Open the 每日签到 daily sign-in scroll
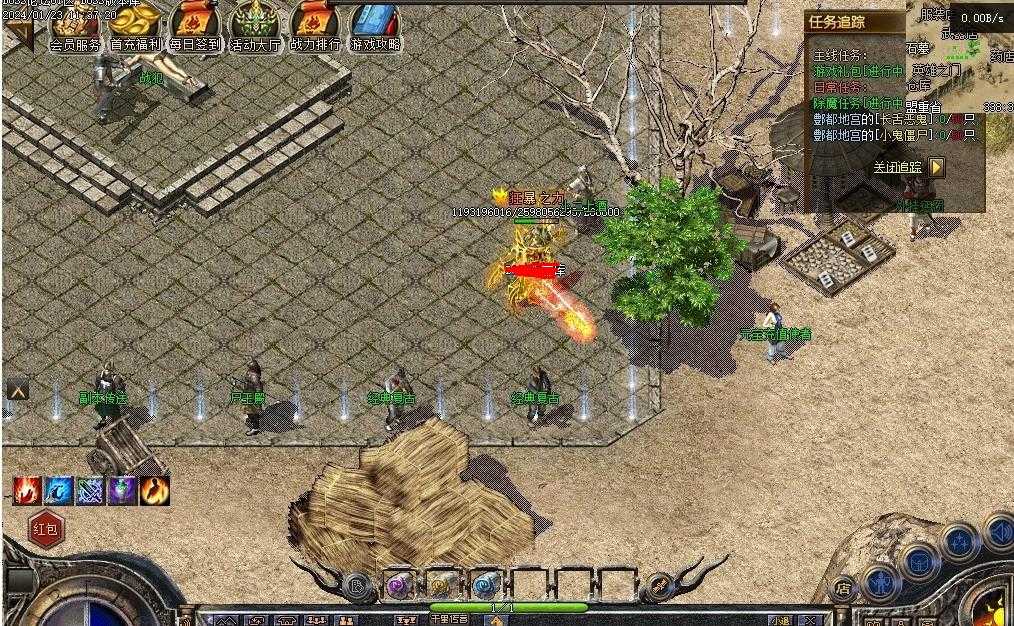Viewport: 1014px width, 626px height. coord(194,24)
